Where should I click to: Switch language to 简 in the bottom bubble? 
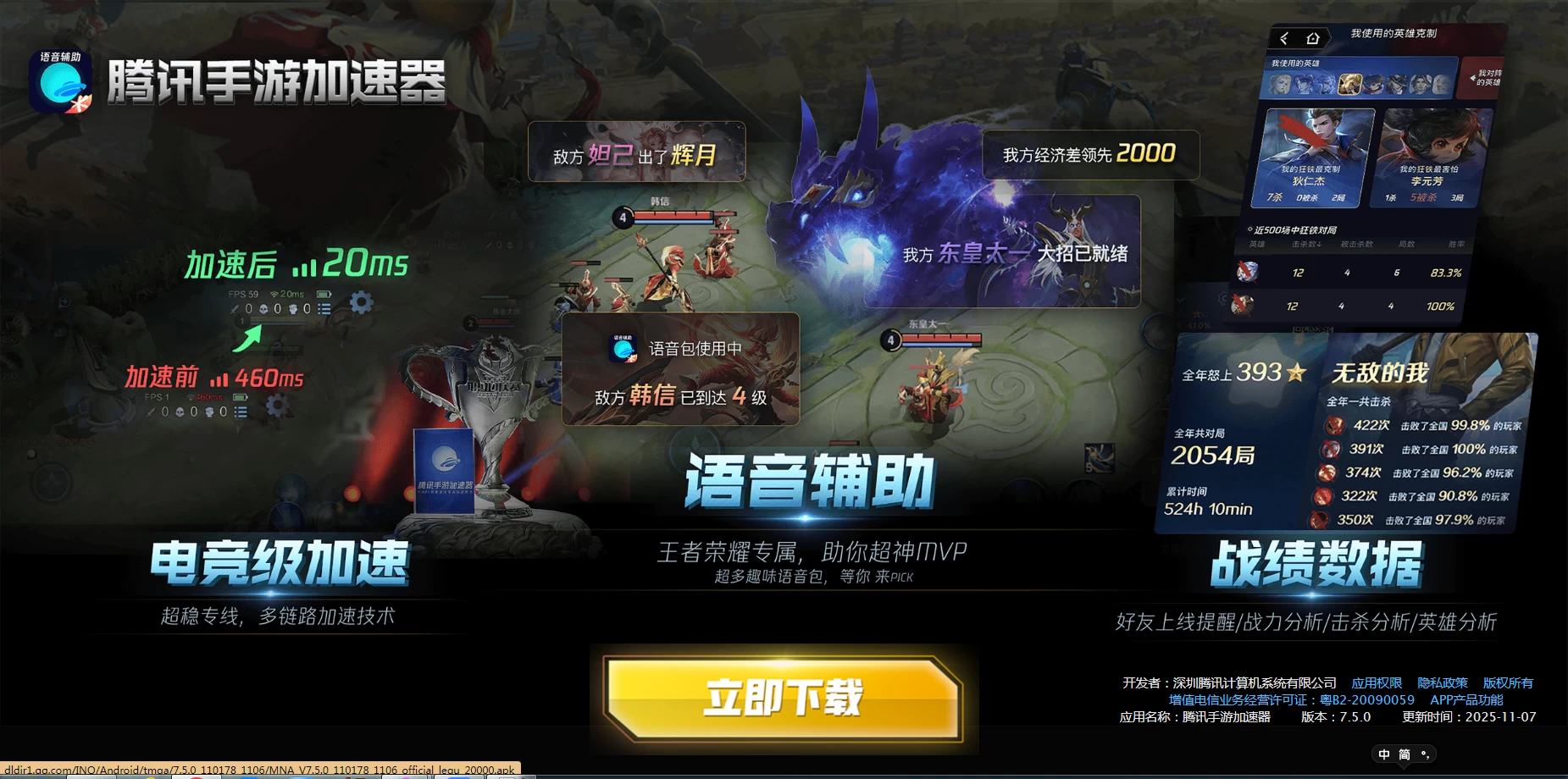click(x=1405, y=754)
